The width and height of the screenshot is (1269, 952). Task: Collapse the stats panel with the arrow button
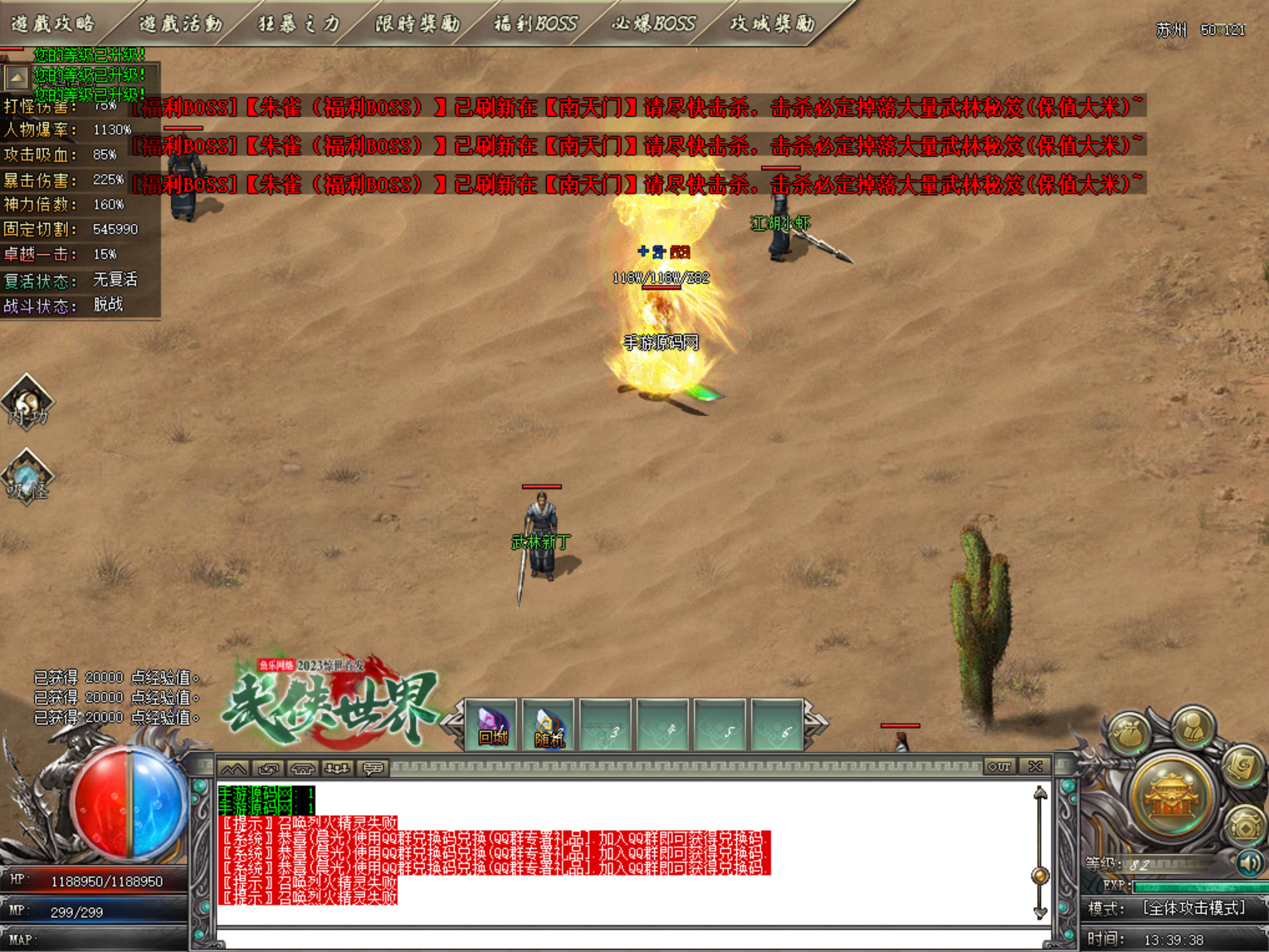coord(17,78)
